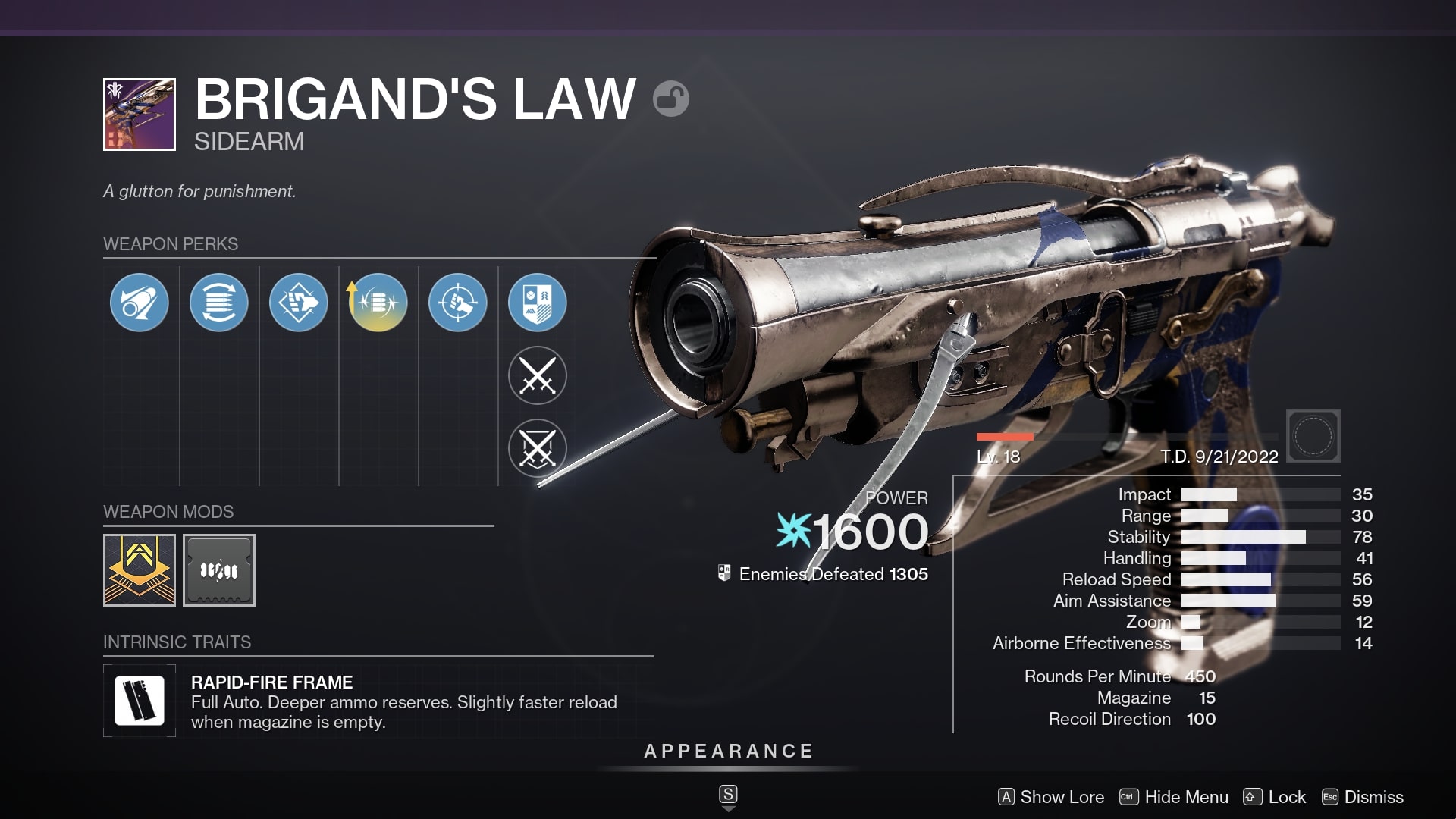Select the trait perk in the third column
1456x819 pixels.
[299, 302]
